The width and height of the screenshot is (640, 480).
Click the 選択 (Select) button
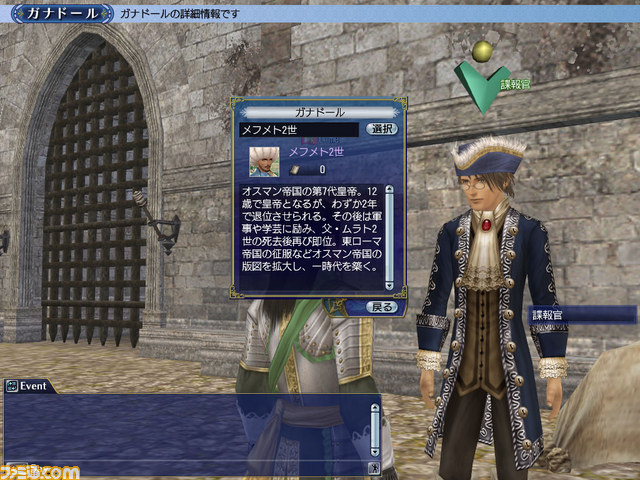(x=382, y=129)
